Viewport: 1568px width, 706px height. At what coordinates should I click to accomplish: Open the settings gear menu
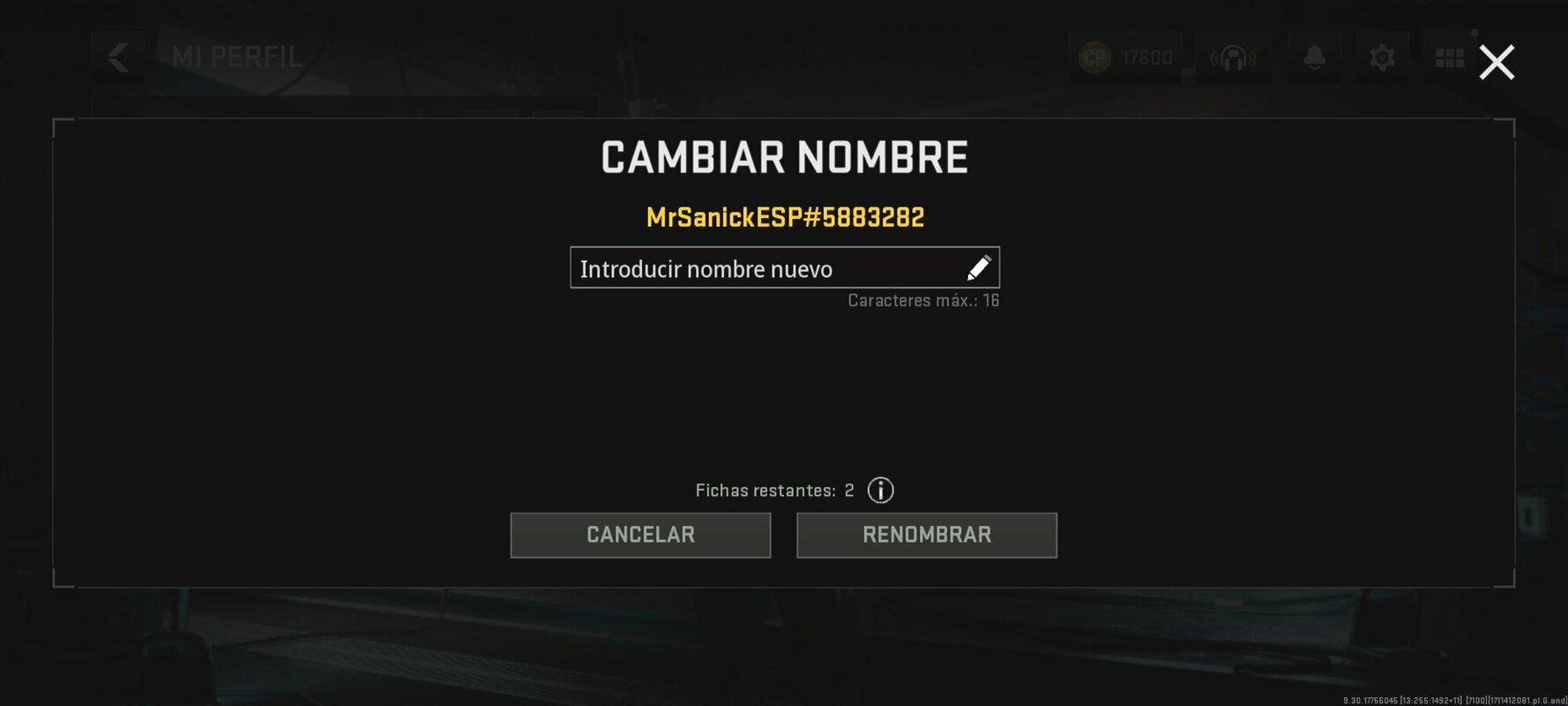[1383, 56]
